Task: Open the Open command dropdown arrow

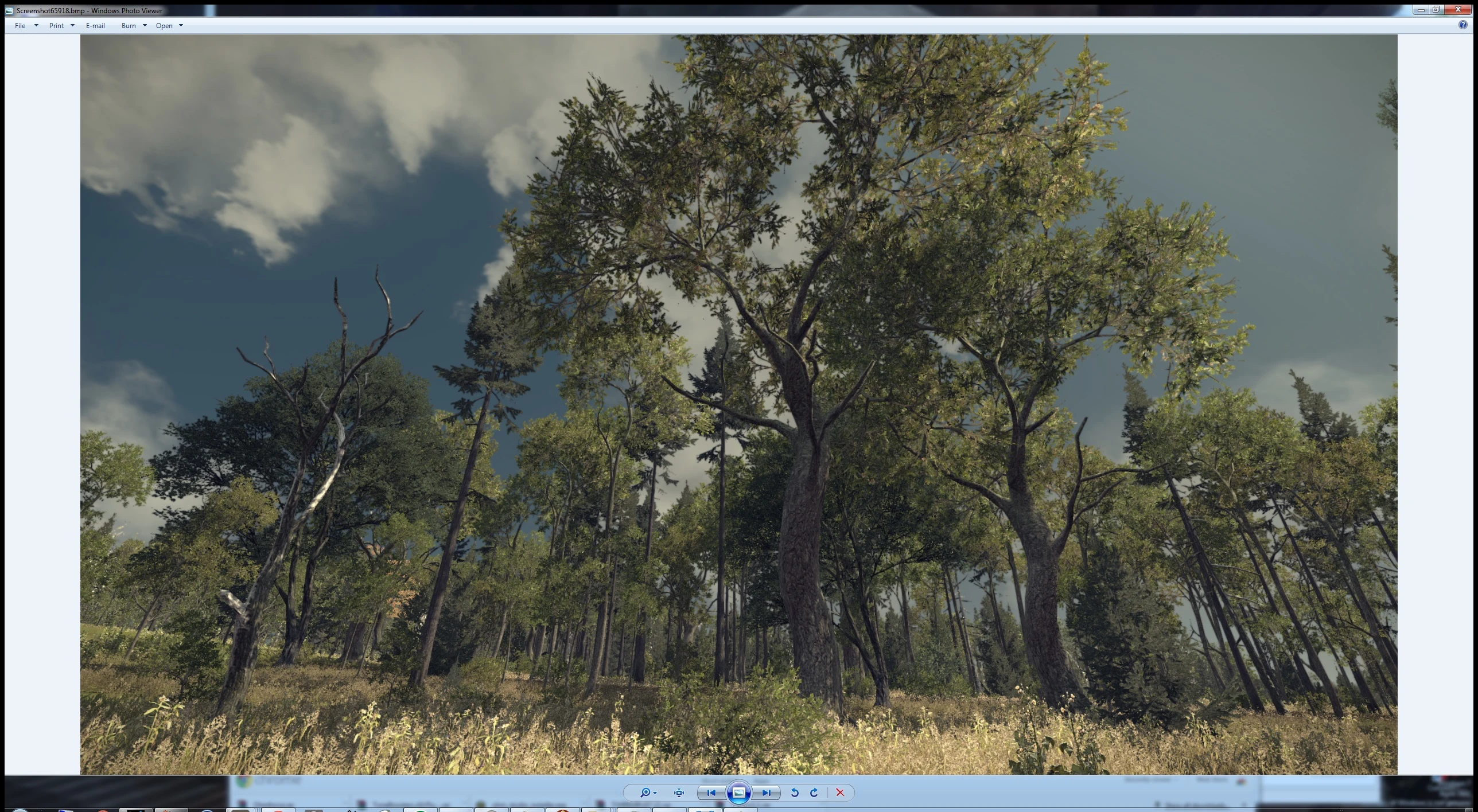Action: [181, 25]
